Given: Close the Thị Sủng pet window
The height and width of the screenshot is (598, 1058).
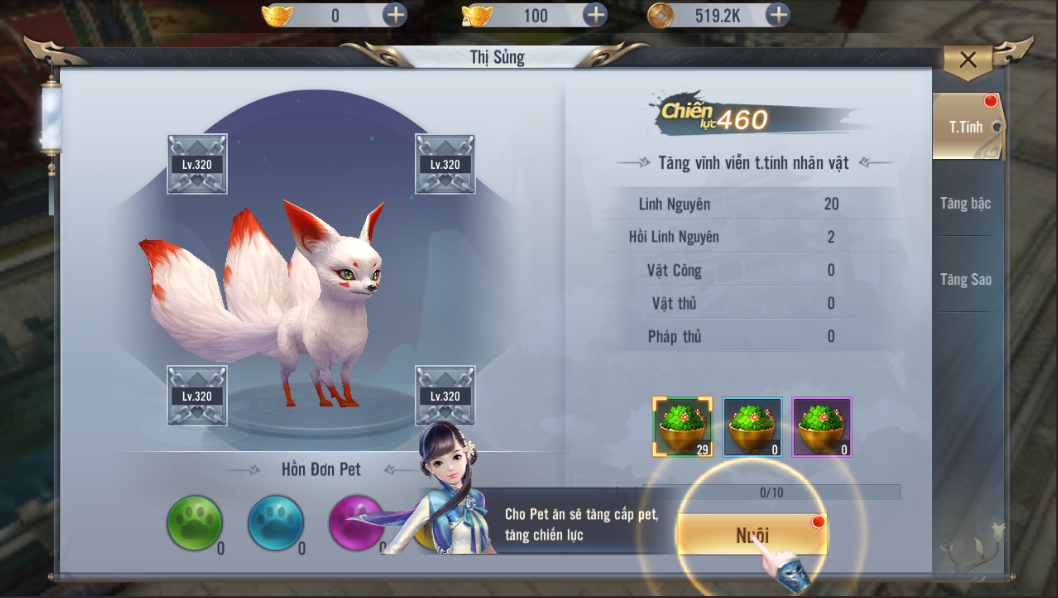Looking at the screenshot, I should [967, 60].
